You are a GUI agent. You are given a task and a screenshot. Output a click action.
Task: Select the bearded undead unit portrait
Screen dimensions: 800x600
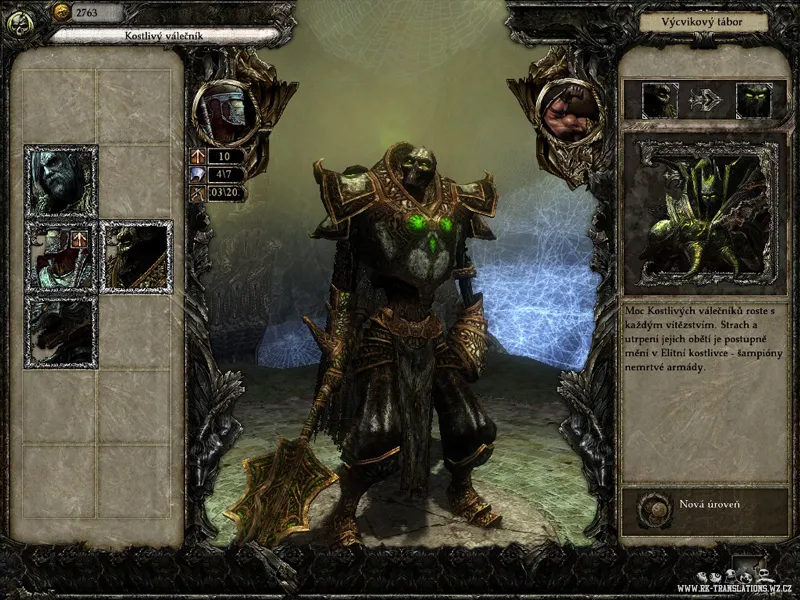pos(61,181)
